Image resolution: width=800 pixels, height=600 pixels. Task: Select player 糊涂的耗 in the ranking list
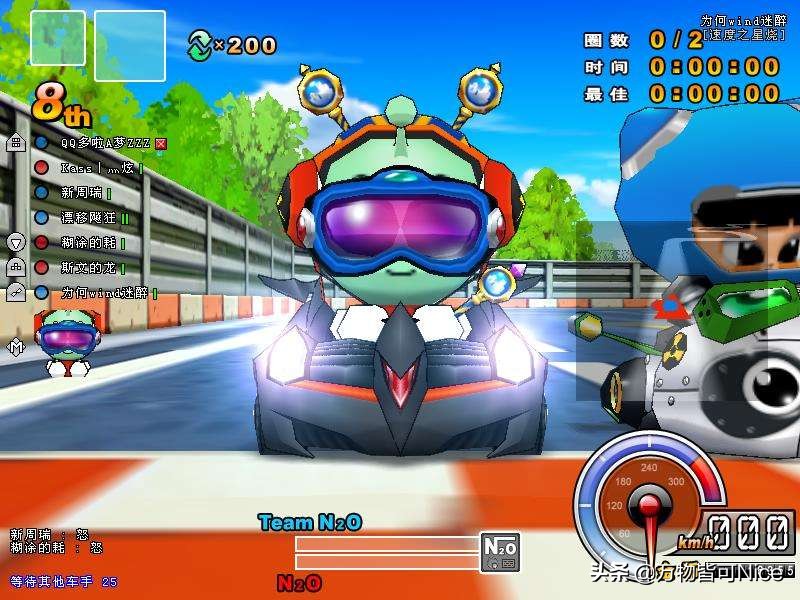[88, 242]
